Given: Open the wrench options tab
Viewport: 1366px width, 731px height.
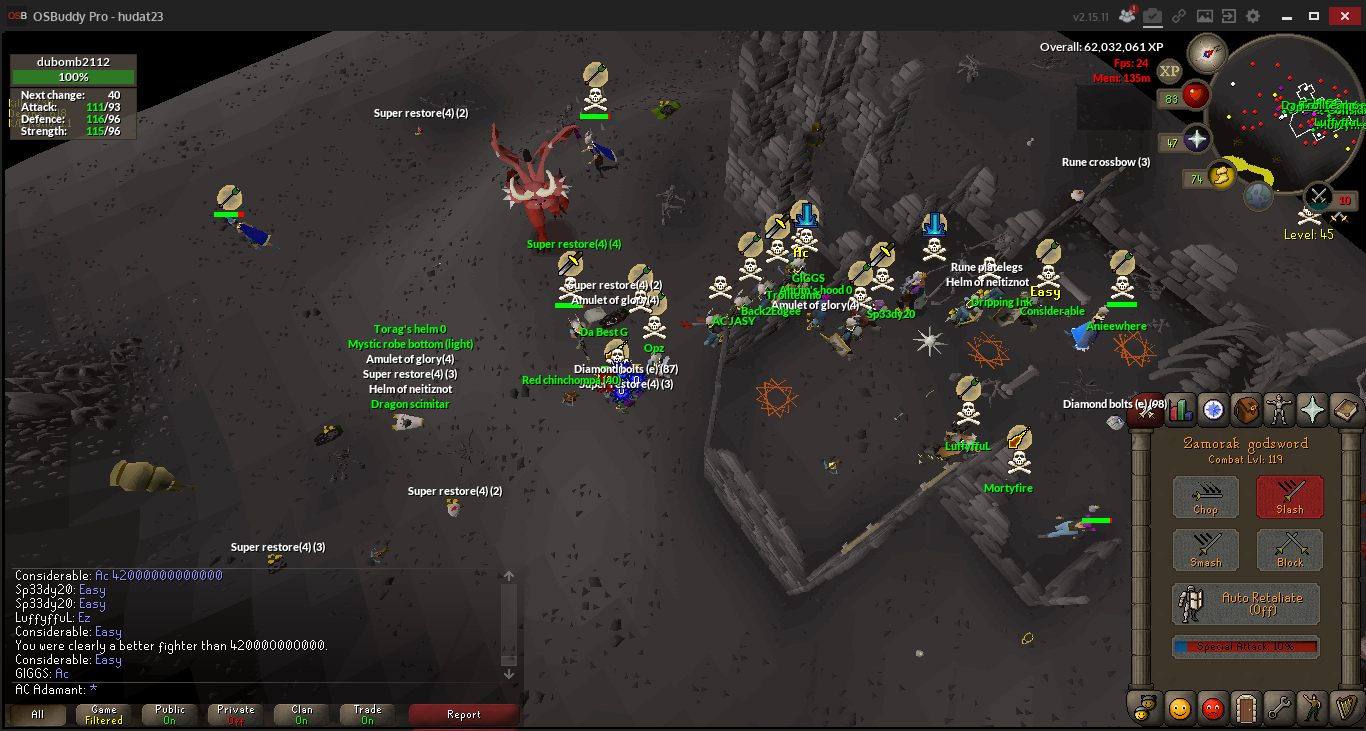Looking at the screenshot, I should click(x=1279, y=708).
